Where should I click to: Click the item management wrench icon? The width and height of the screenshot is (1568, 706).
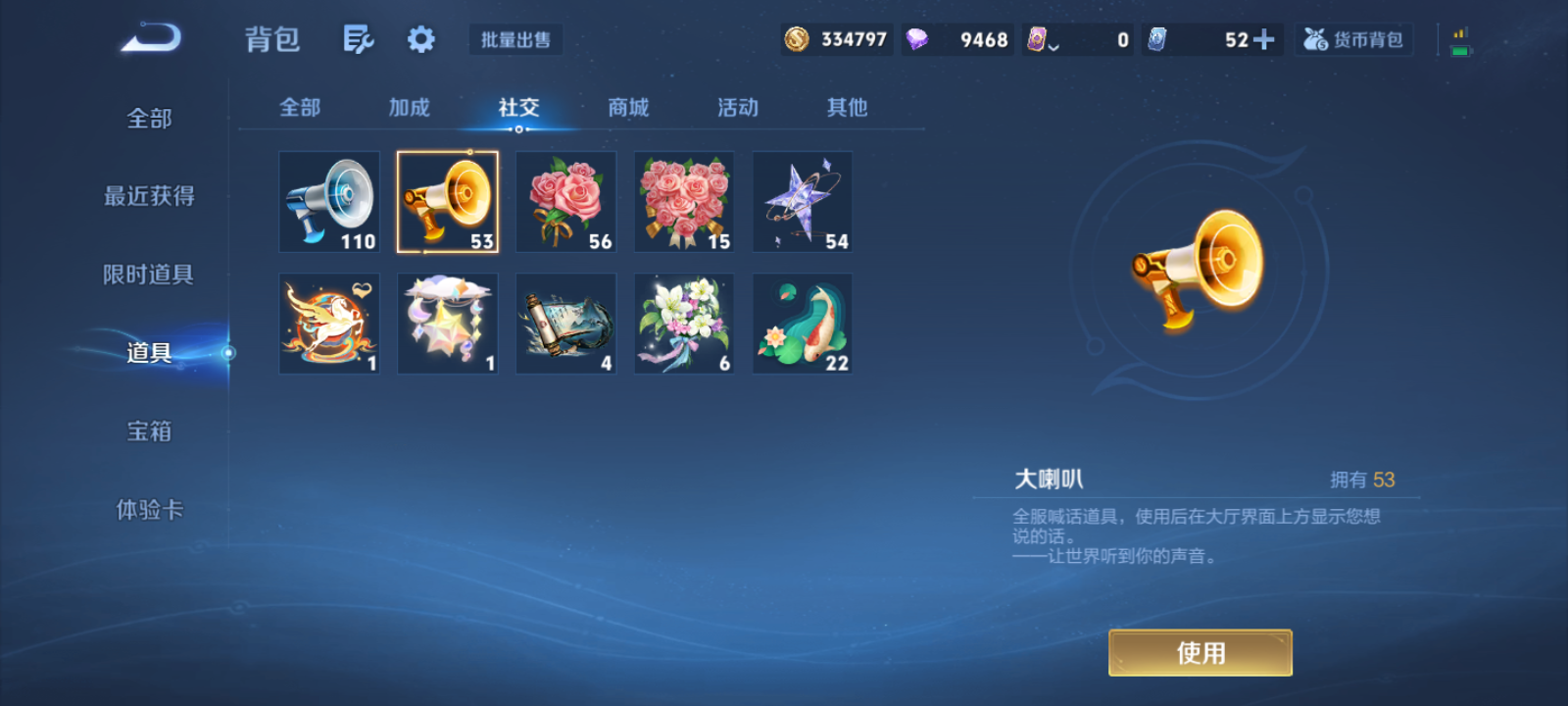coord(357,37)
